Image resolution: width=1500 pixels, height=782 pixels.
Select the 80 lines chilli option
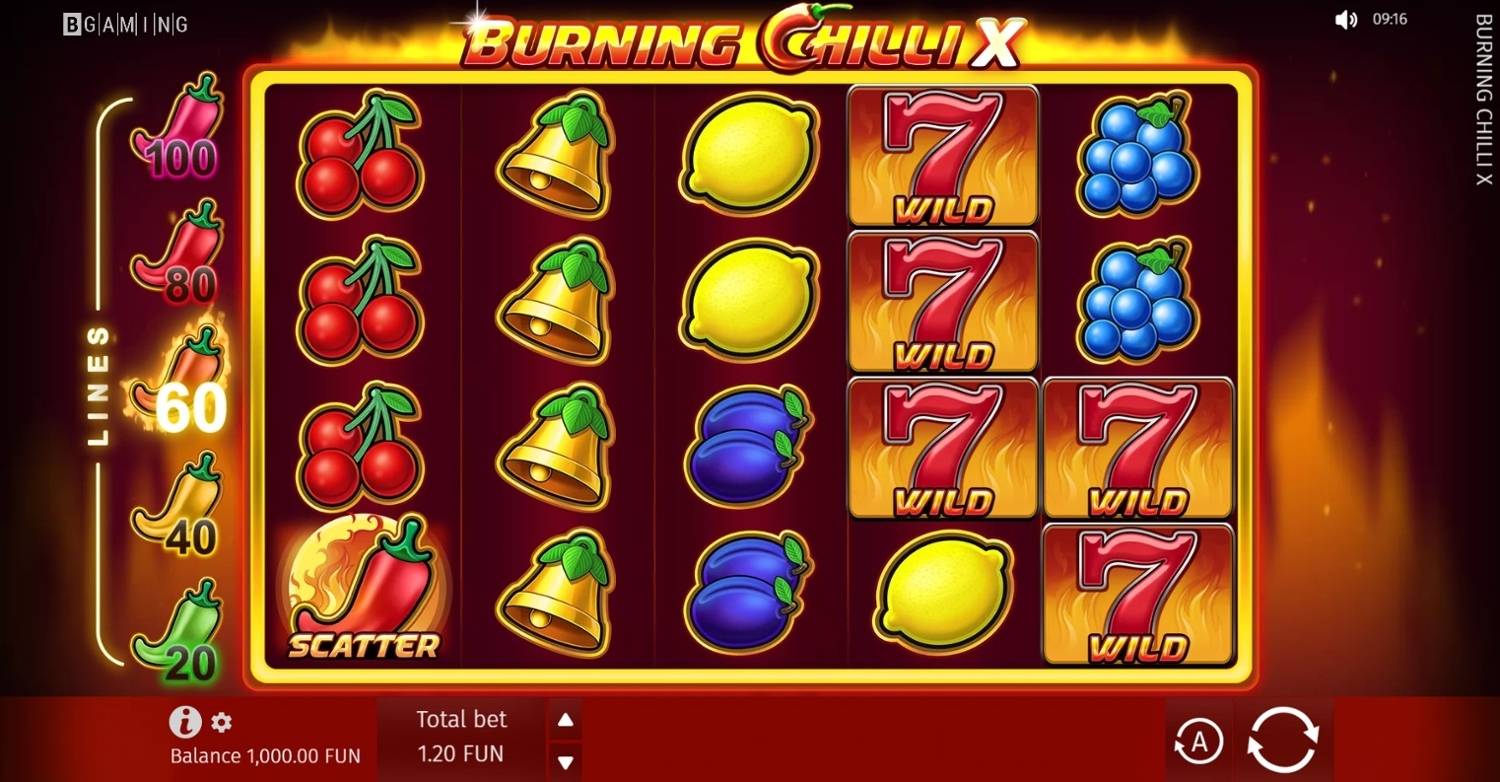[178, 255]
